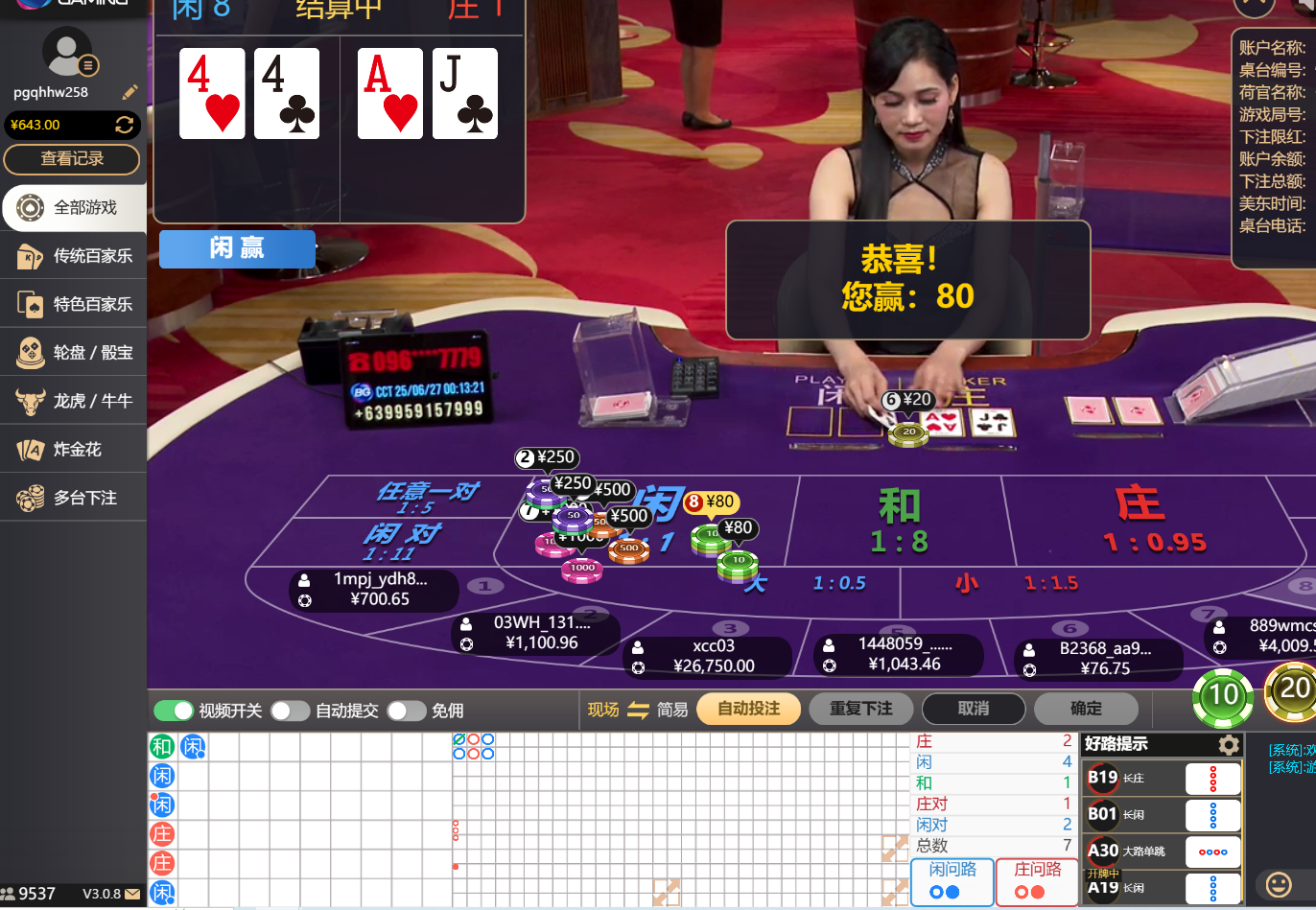The image size is (1316, 910).
Task: Choose 特色百家乐 from the sidebar
Action: tap(74, 304)
